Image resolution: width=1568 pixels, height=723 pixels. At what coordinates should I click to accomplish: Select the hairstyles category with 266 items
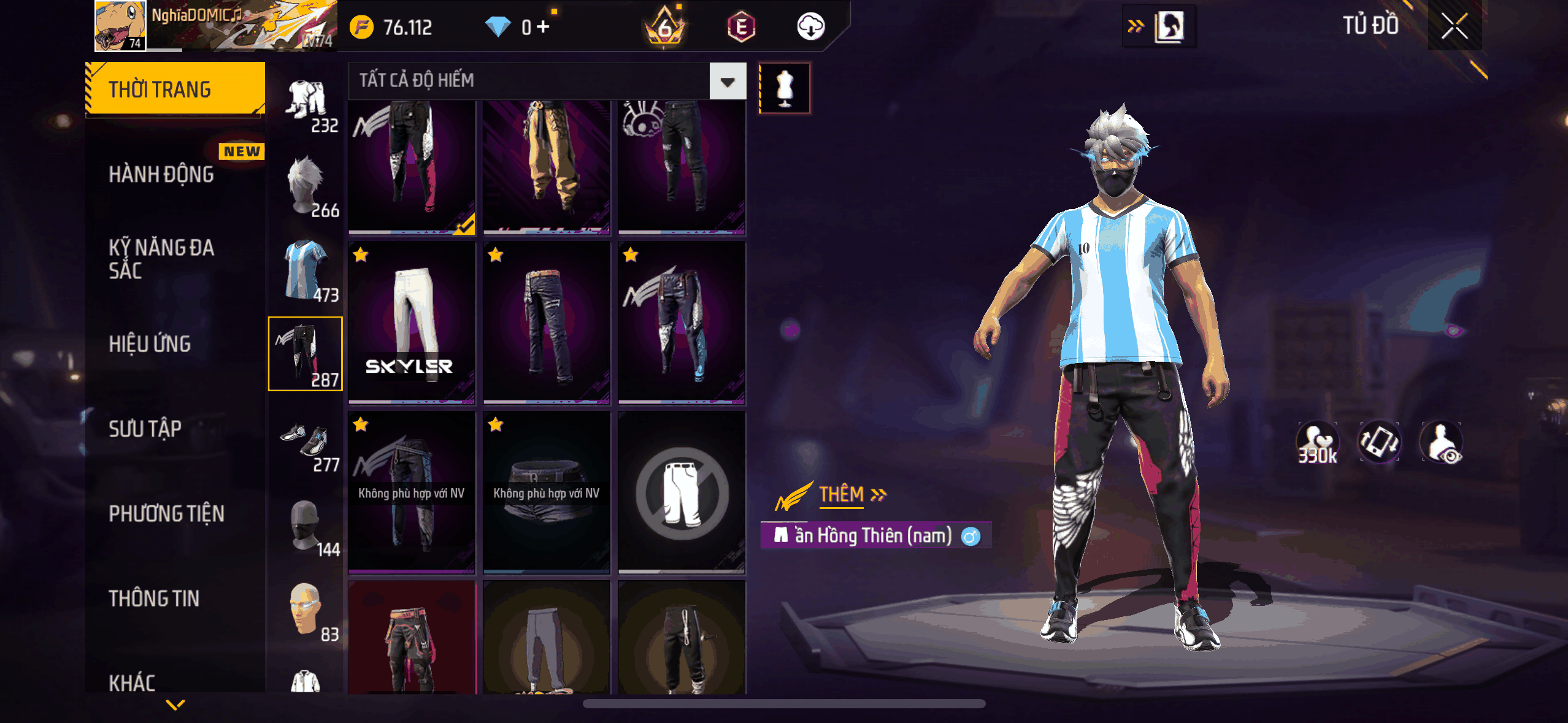306,186
